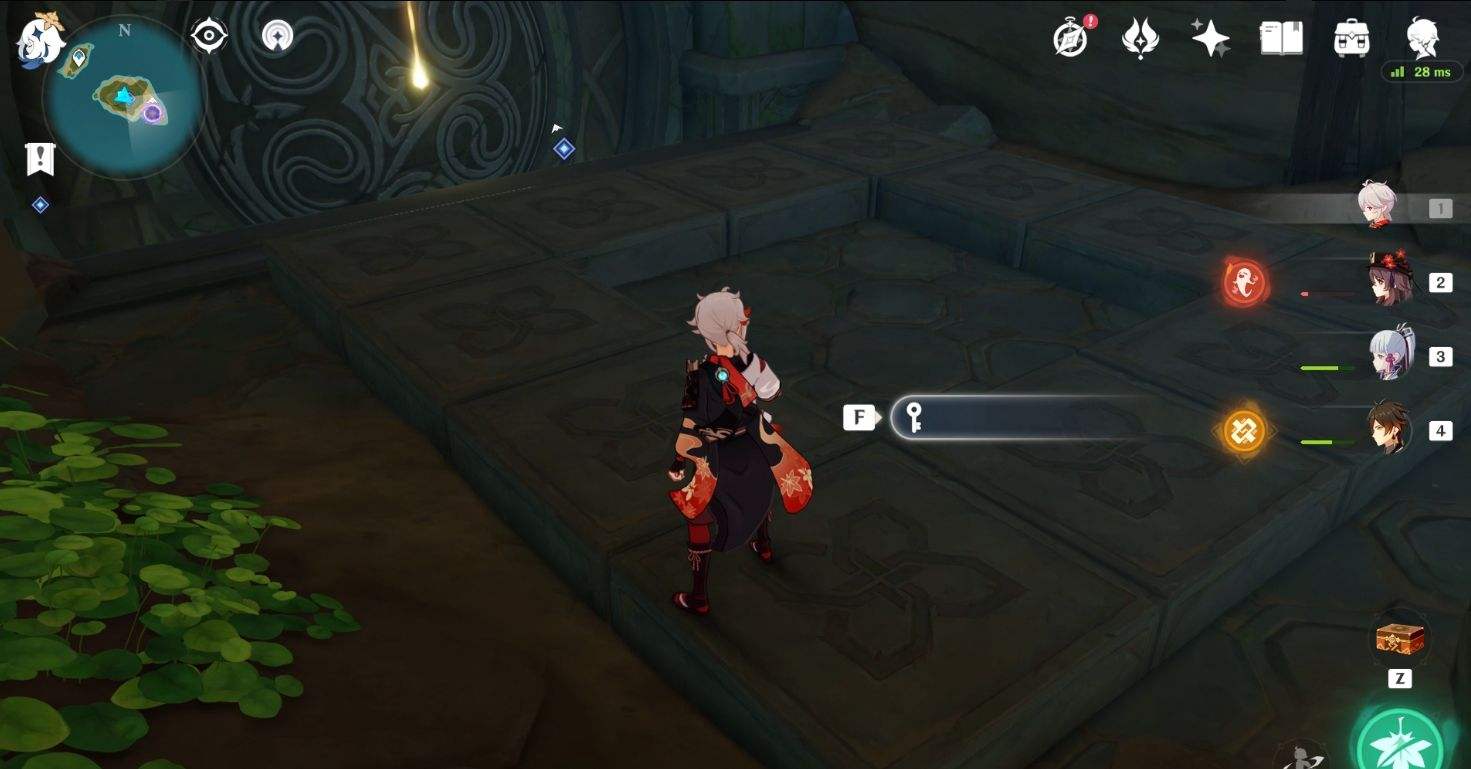
Task: Open the Adventurer Handbook book icon
Action: (1281, 37)
